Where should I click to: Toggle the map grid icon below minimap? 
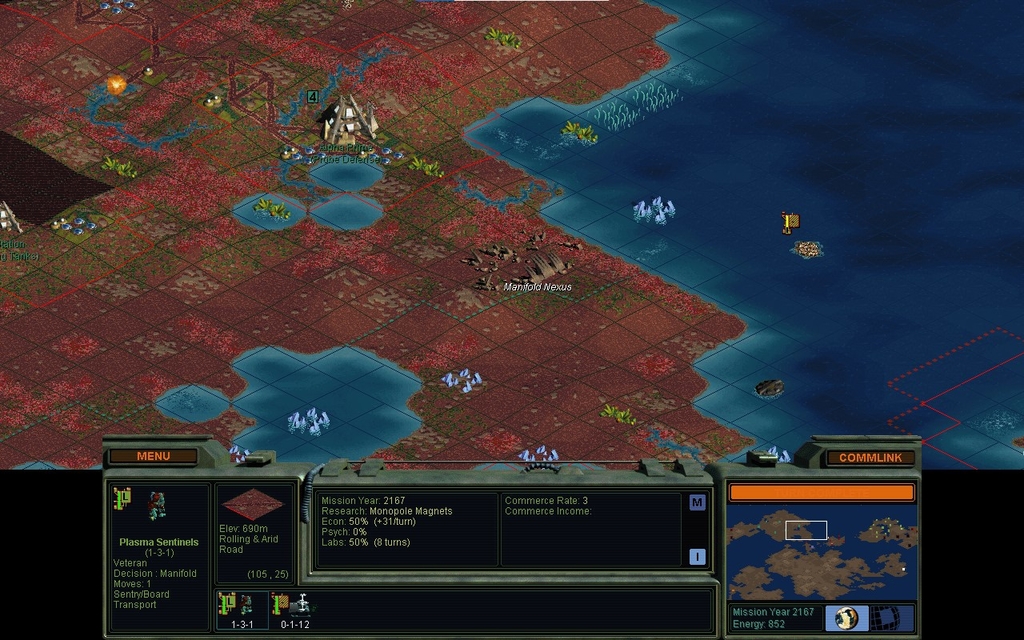(x=886, y=617)
